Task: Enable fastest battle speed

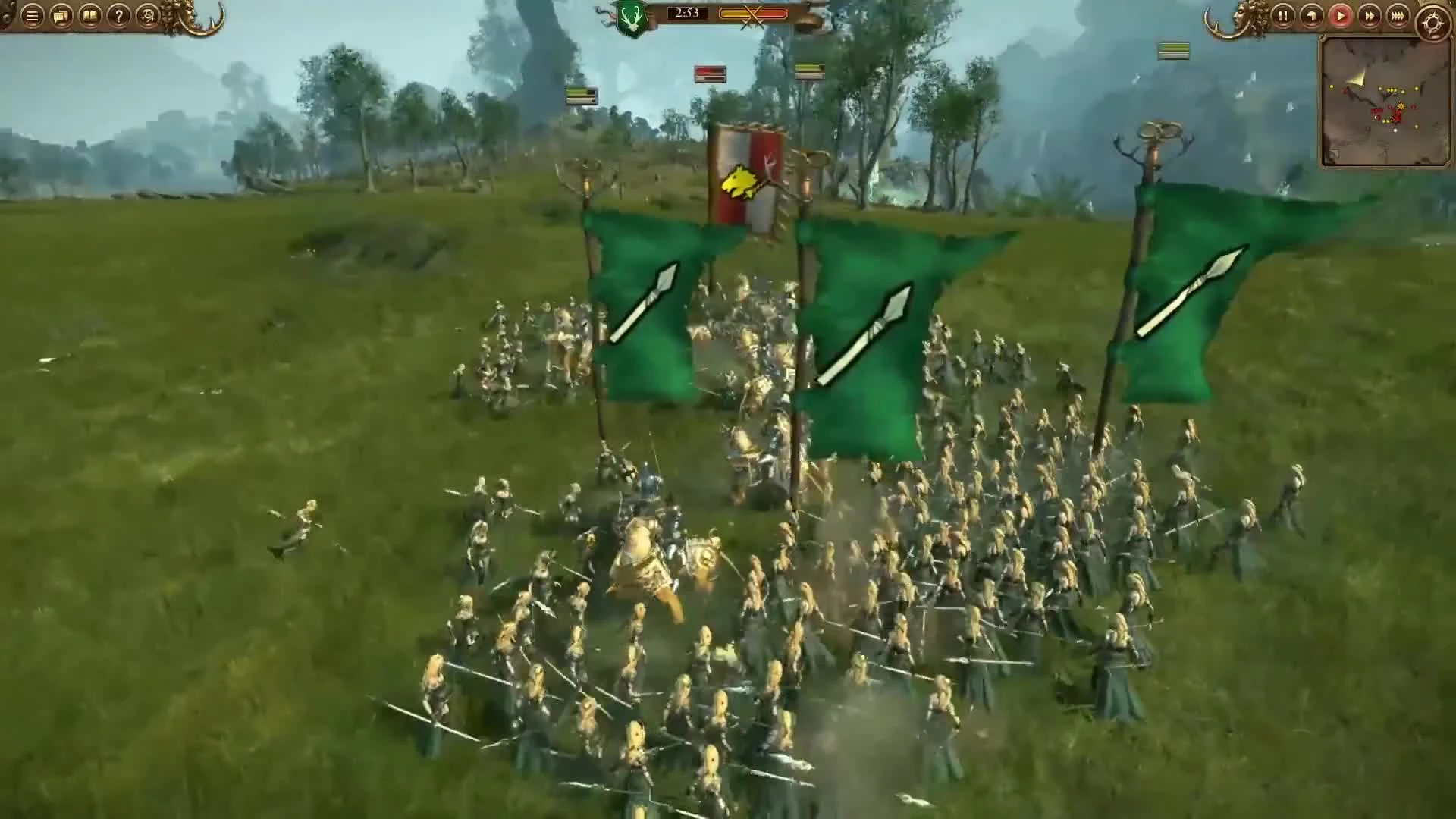Action: (1398, 17)
